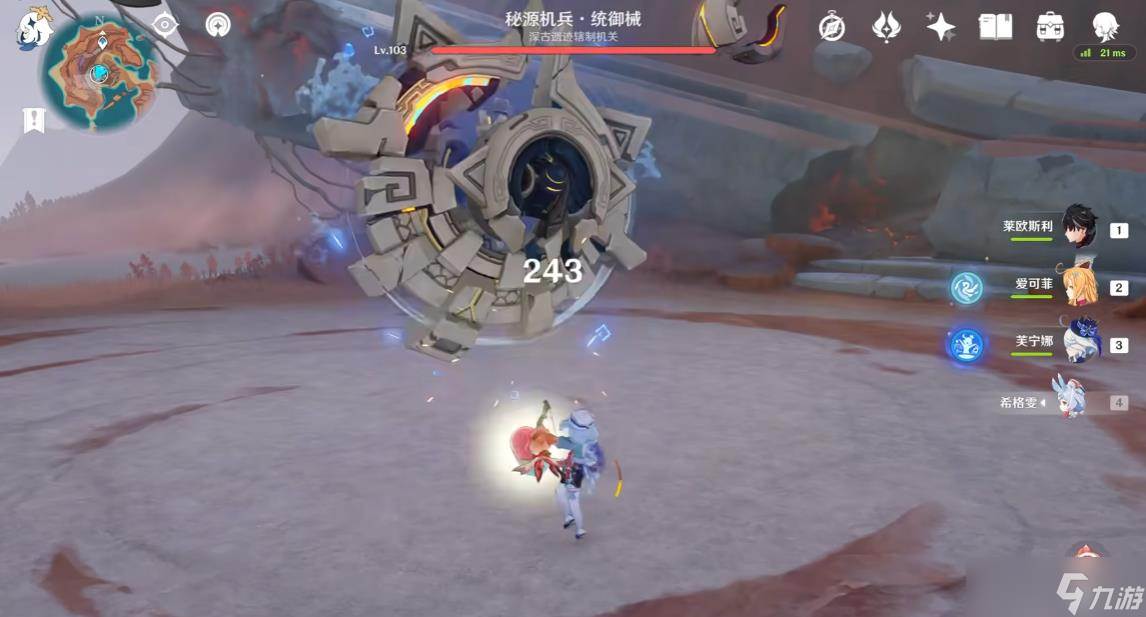Activate 爱可菲's glowing burst icon
This screenshot has width=1146, height=617.
[966, 288]
